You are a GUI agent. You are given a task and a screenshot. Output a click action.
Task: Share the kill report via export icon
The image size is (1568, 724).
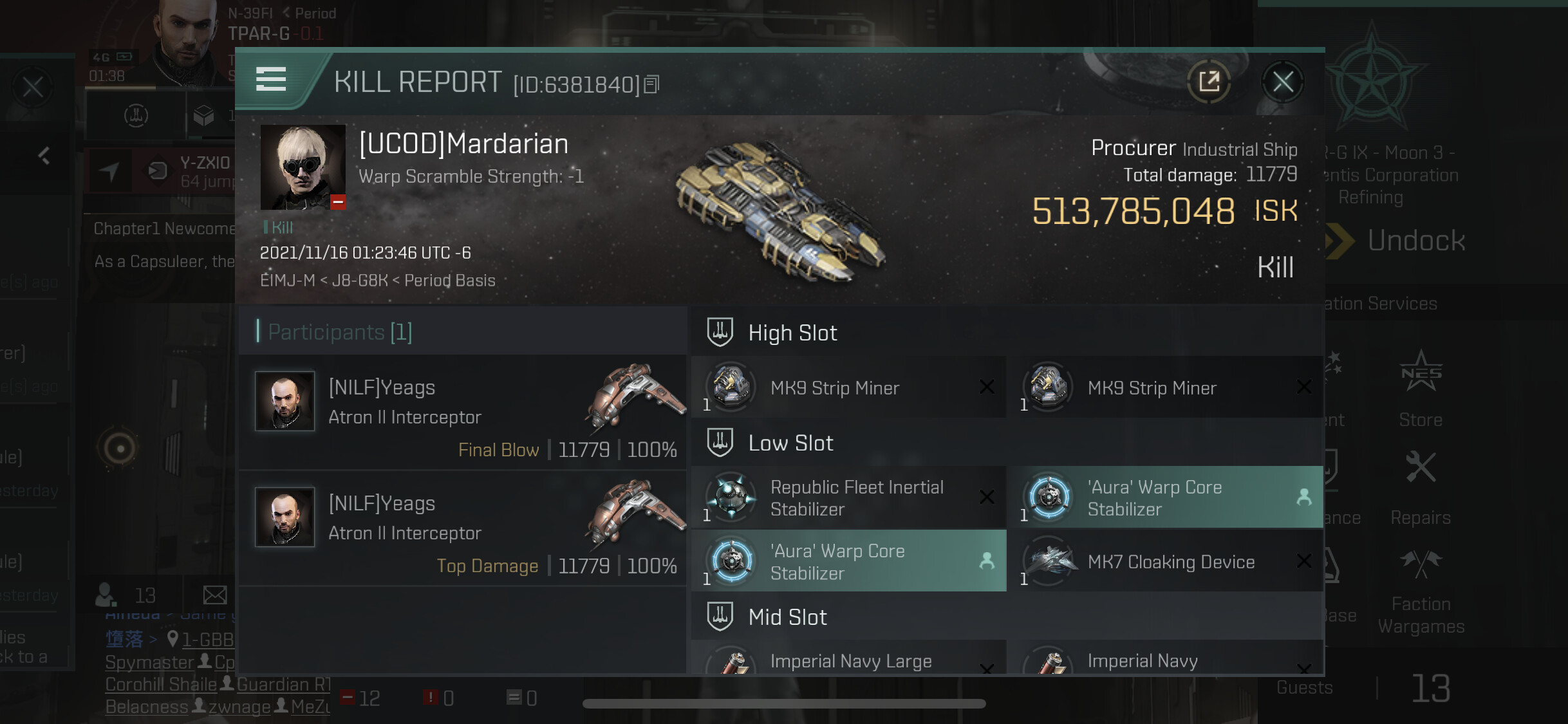click(x=1209, y=82)
